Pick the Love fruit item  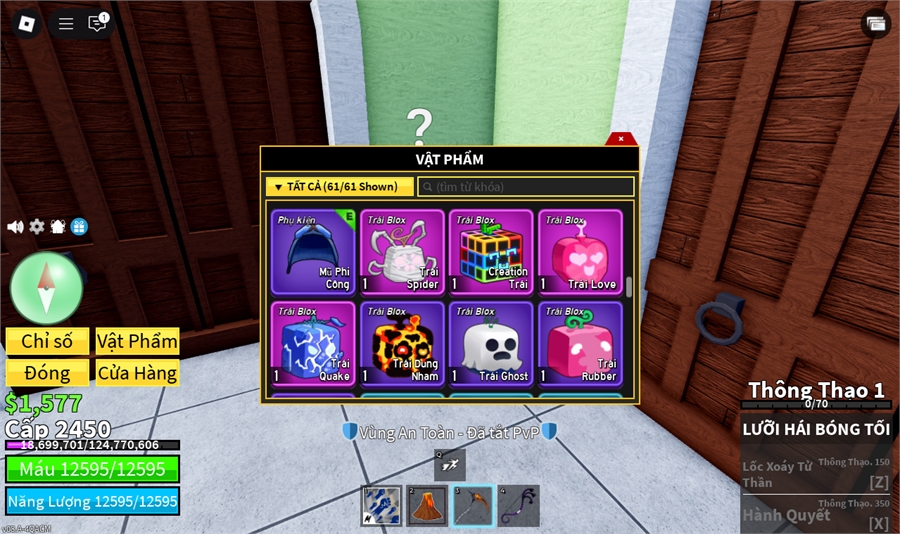[580, 252]
